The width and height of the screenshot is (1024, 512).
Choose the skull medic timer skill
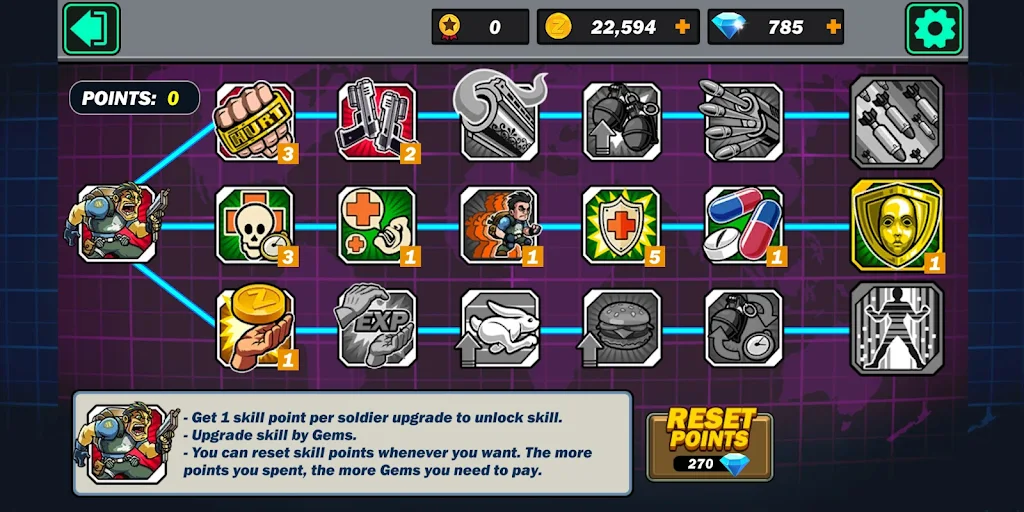[x=255, y=225]
